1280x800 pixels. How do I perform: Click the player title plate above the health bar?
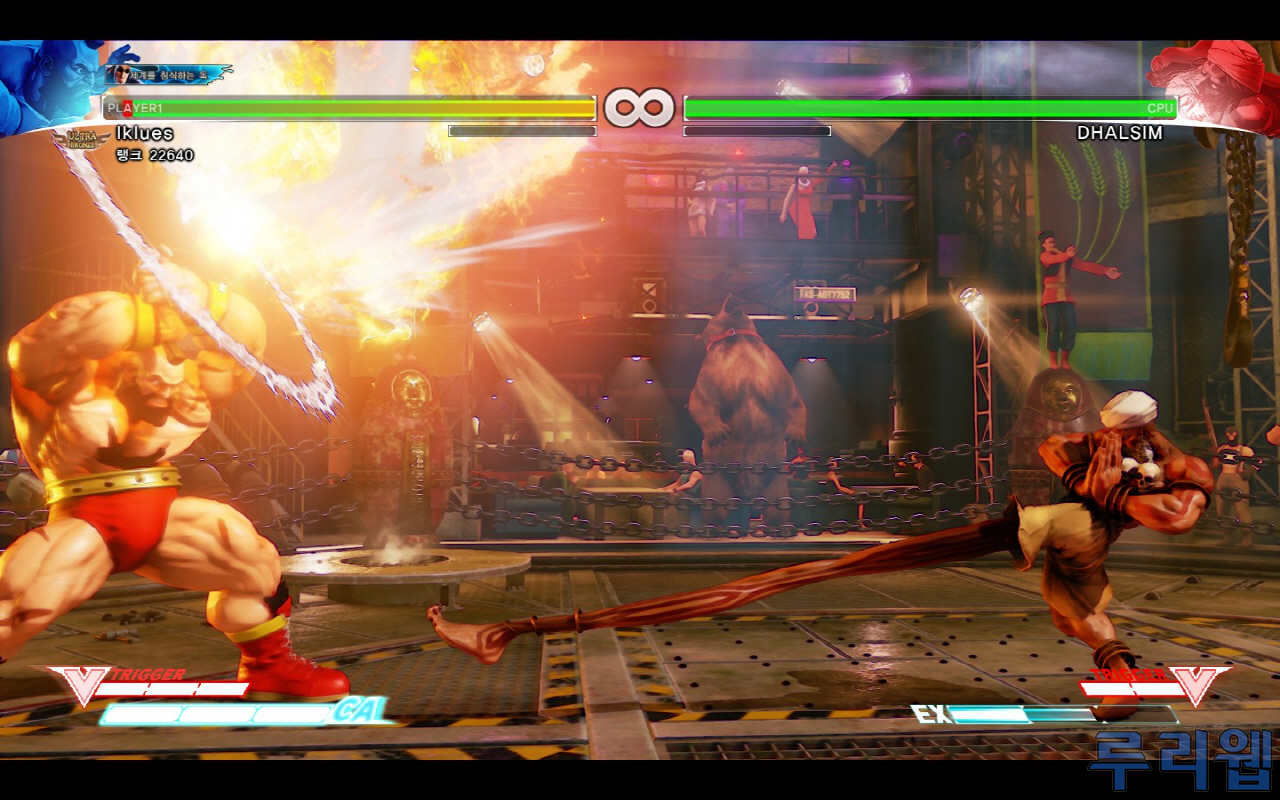coord(170,74)
